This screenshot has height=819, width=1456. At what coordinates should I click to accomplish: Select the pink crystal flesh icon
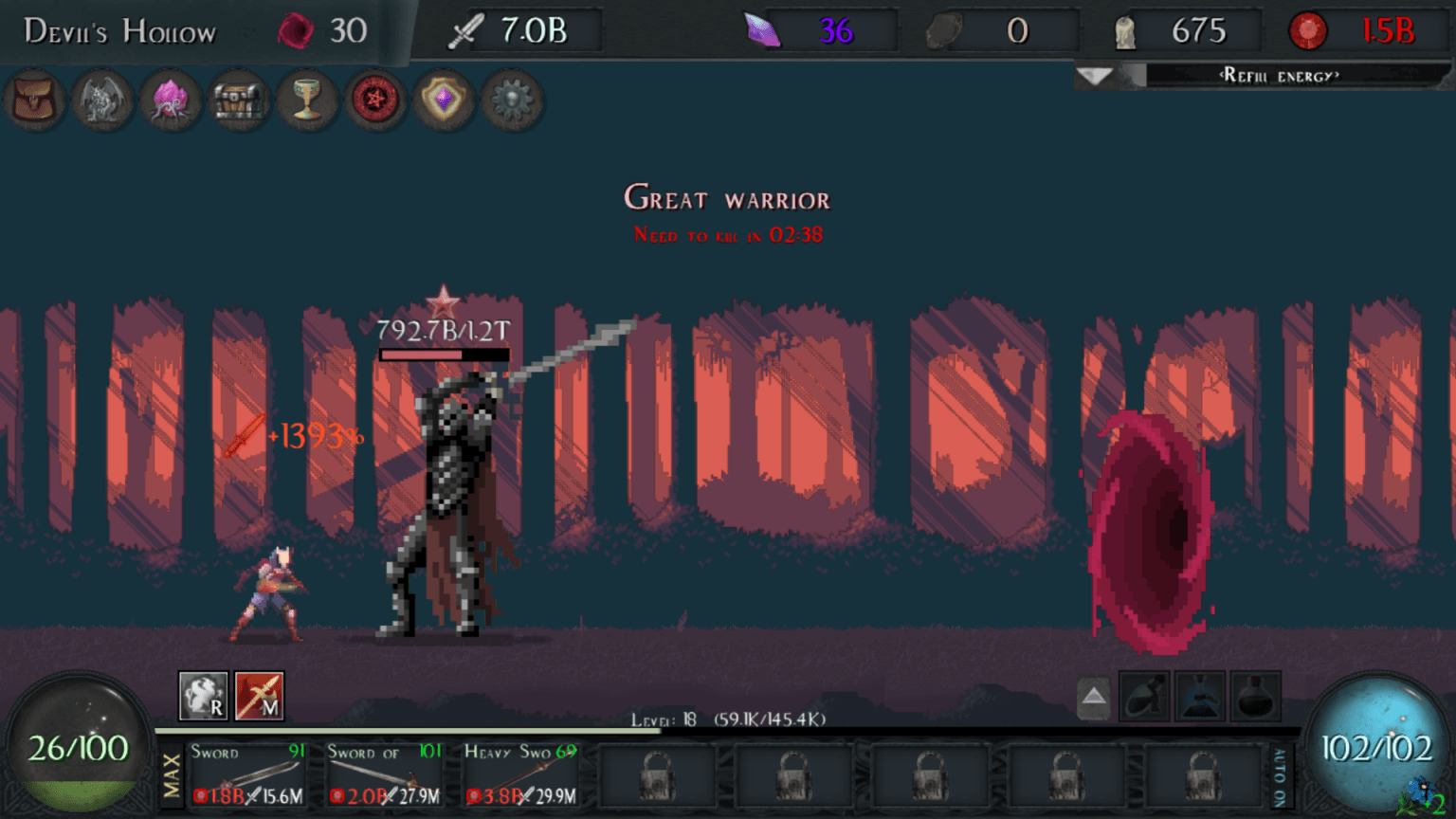coord(171,101)
